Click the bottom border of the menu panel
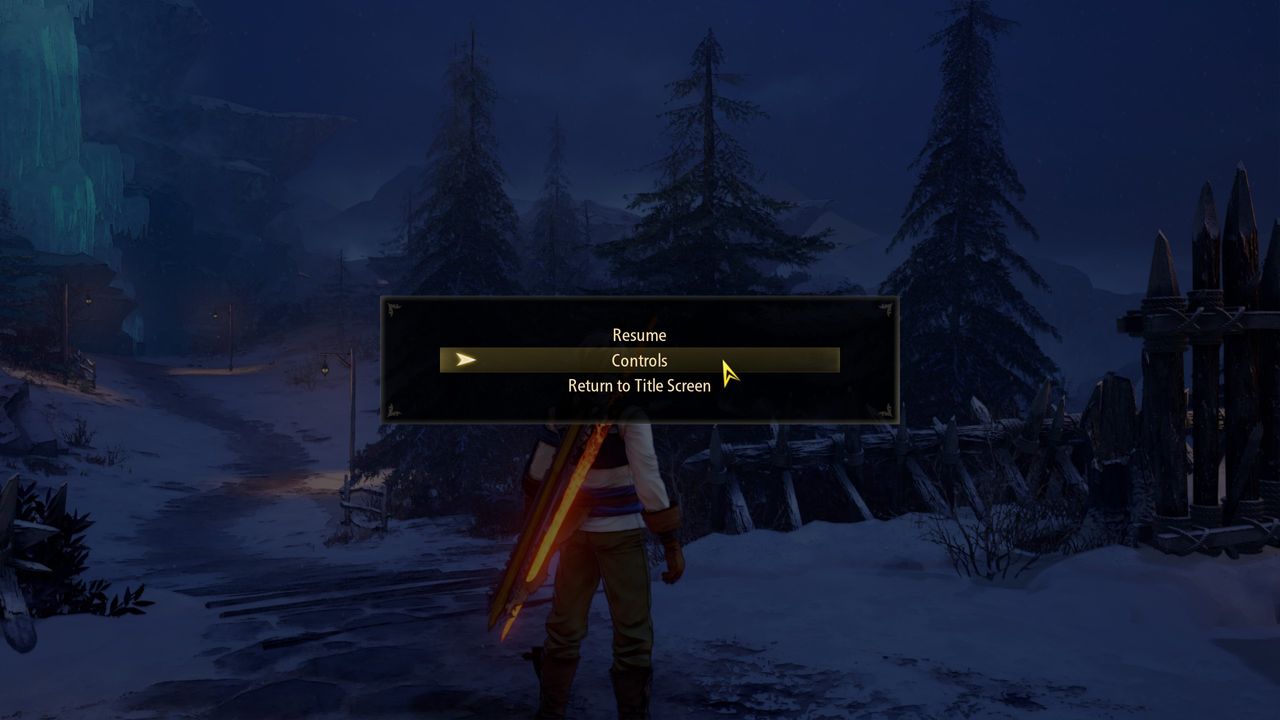Image resolution: width=1280 pixels, height=720 pixels. [x=639, y=421]
